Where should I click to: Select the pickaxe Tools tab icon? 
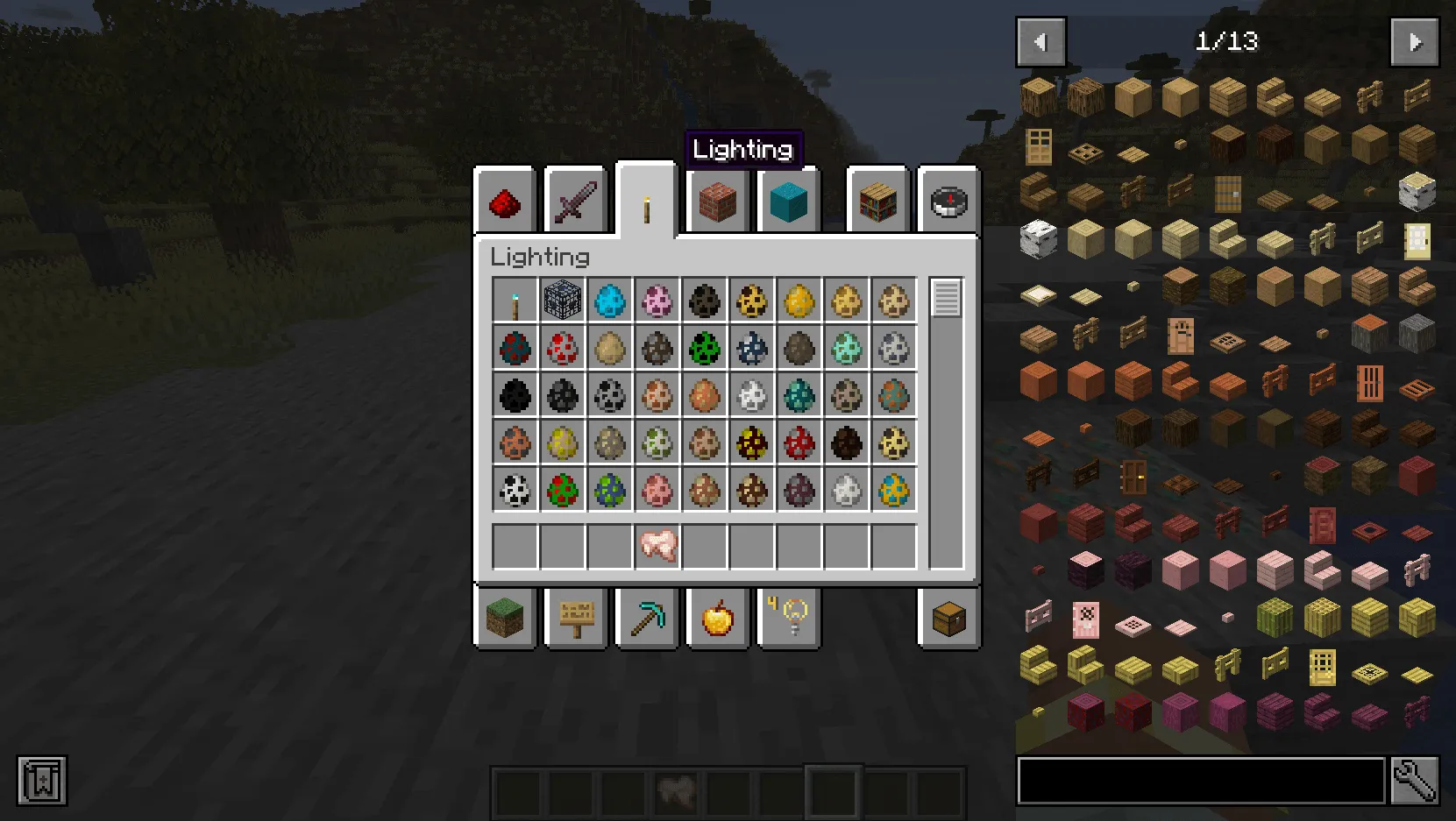click(646, 618)
